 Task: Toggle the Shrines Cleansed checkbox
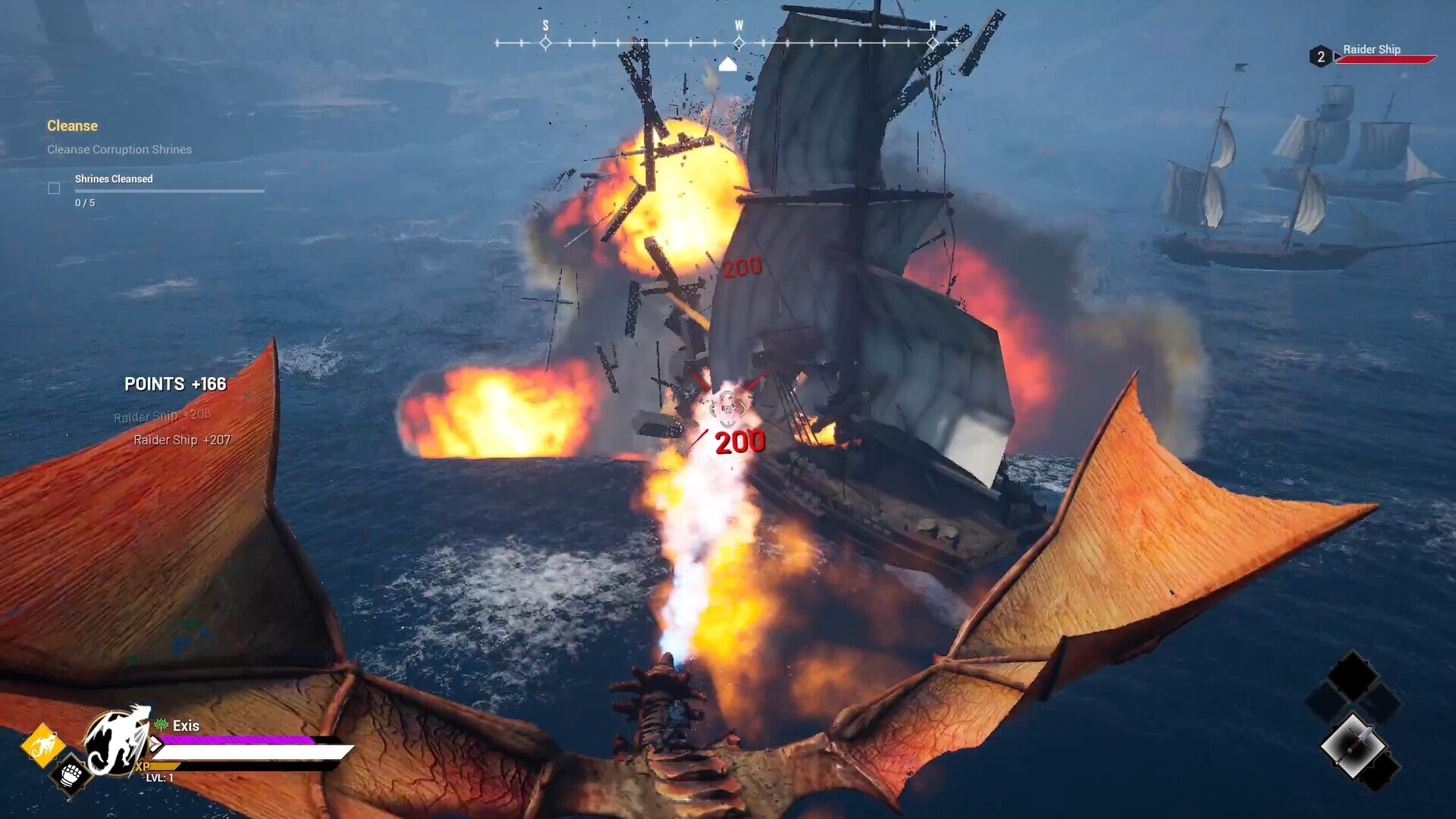(x=54, y=187)
